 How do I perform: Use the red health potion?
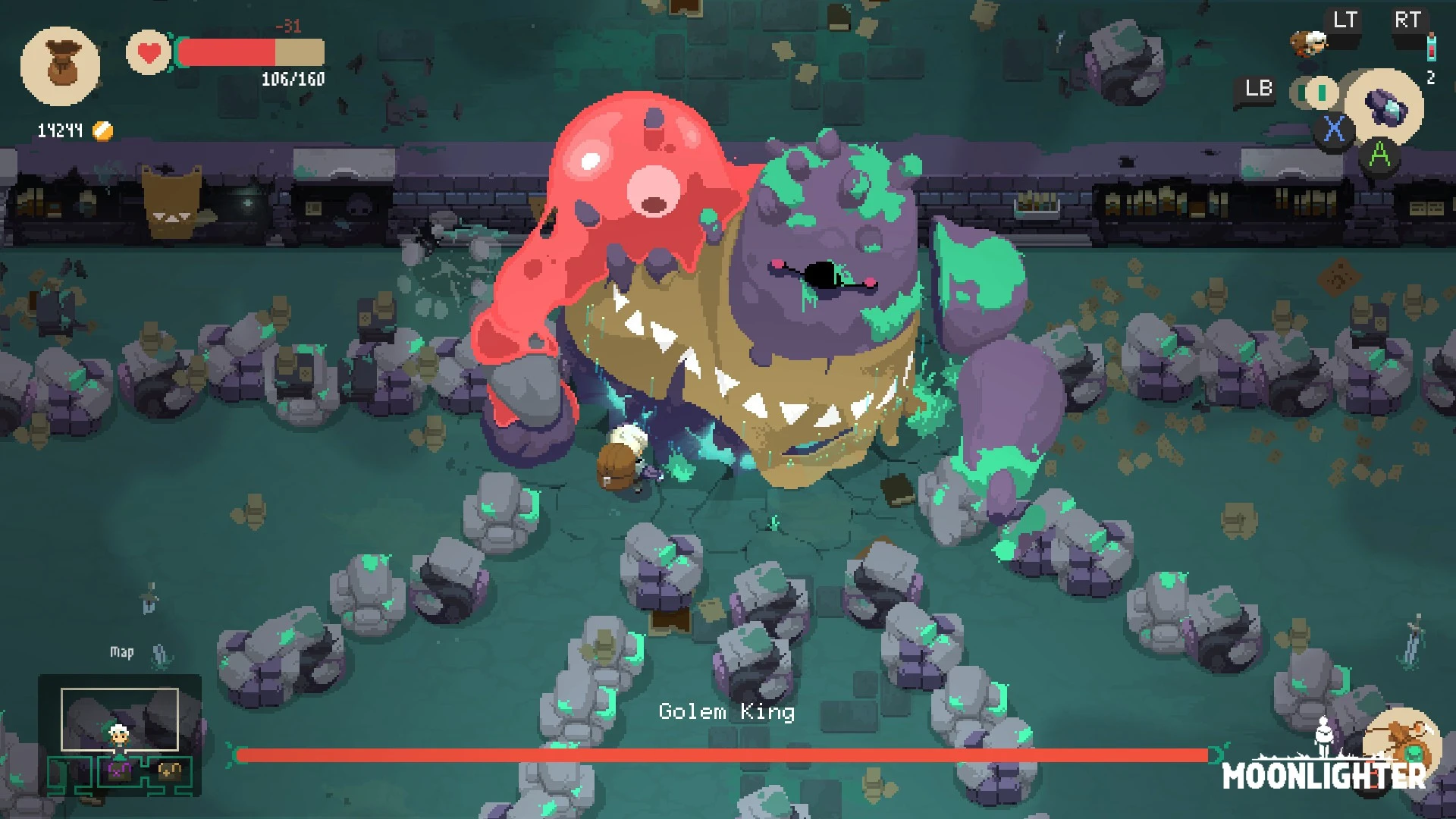coord(1431,47)
